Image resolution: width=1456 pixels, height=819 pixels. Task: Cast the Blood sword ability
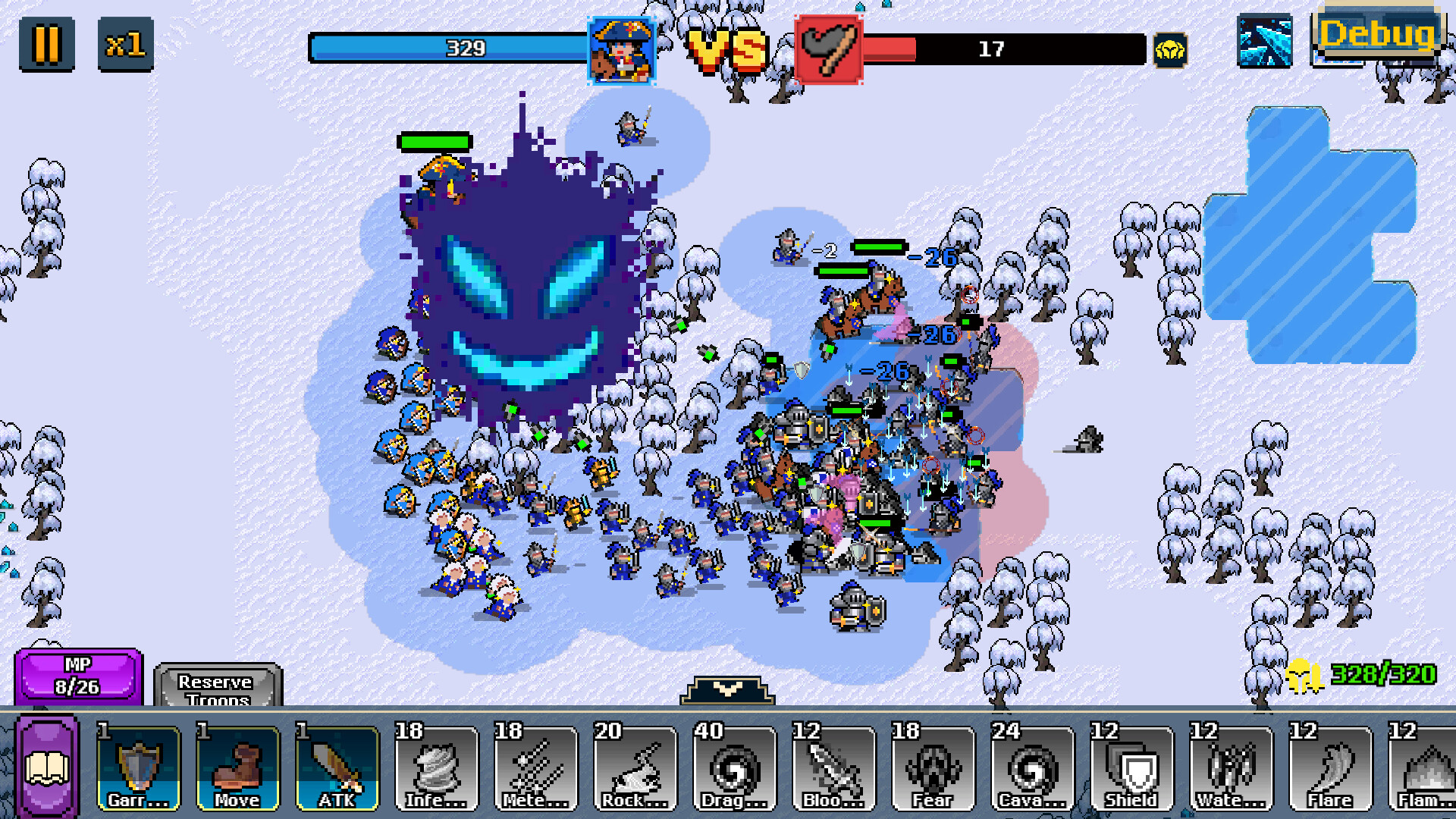(834, 769)
